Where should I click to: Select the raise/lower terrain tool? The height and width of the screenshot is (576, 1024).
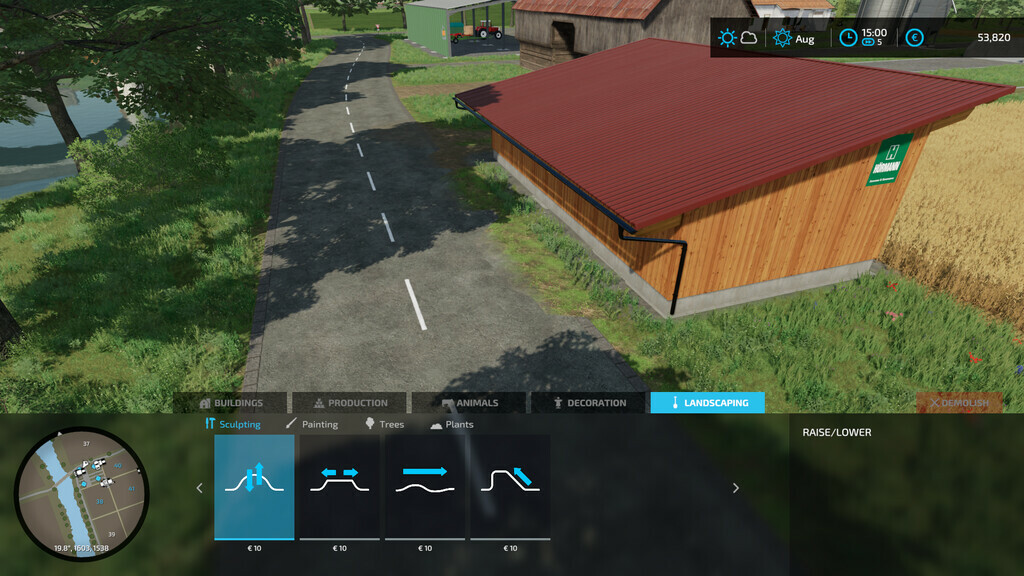(x=254, y=487)
